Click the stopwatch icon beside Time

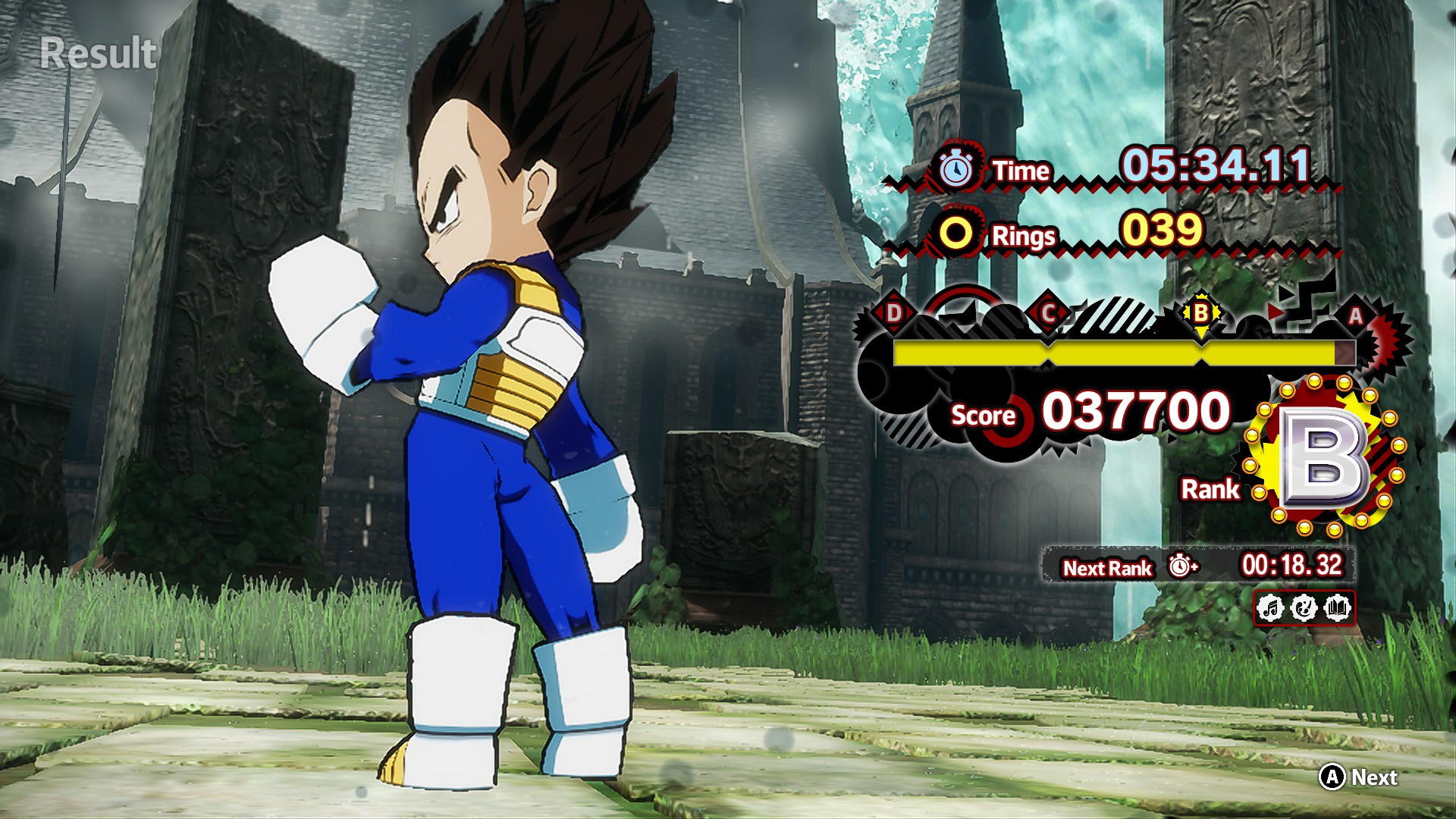(957, 168)
